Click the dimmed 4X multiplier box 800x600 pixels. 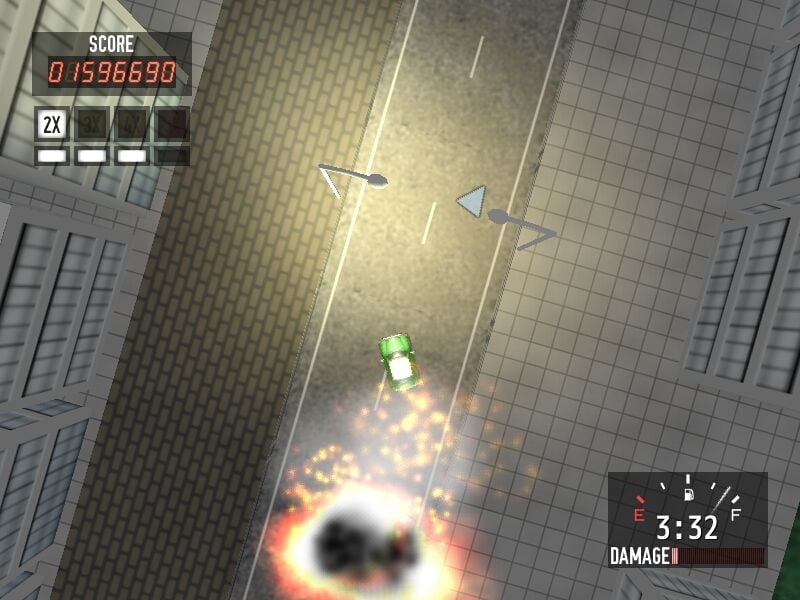pos(131,125)
